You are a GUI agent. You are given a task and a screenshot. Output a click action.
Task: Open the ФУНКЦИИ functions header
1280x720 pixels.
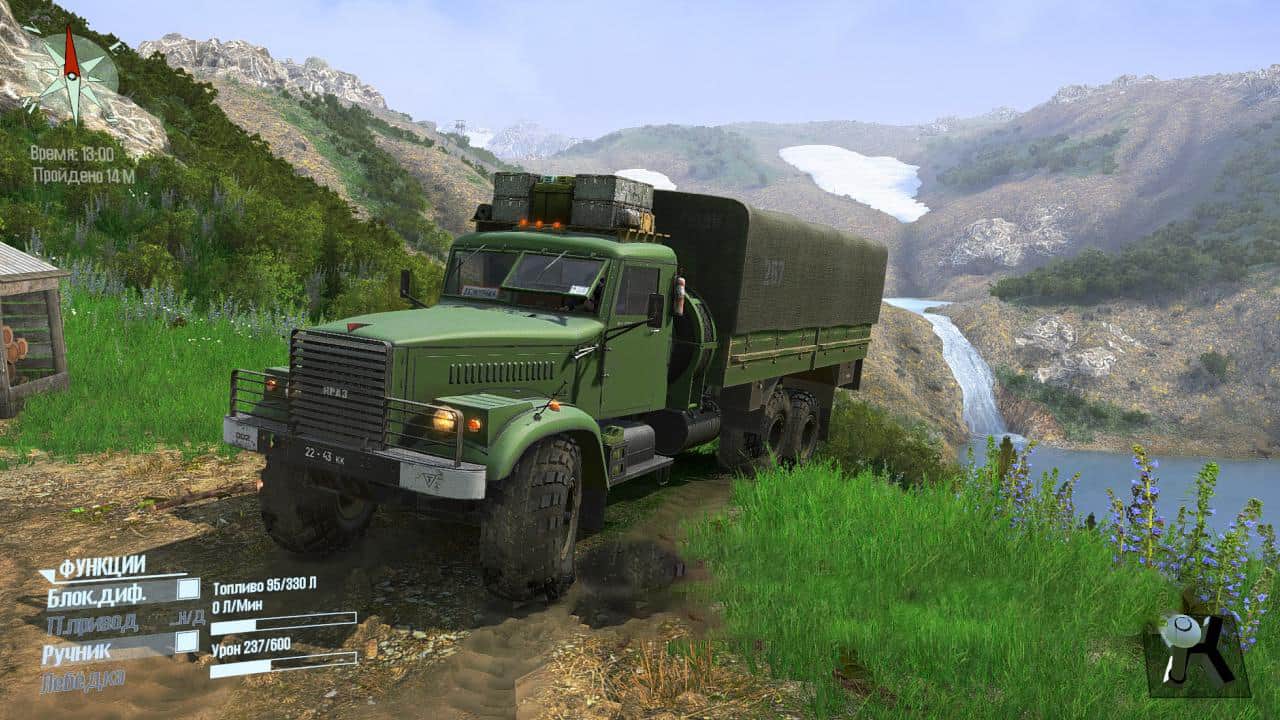pyautogui.click(x=102, y=567)
